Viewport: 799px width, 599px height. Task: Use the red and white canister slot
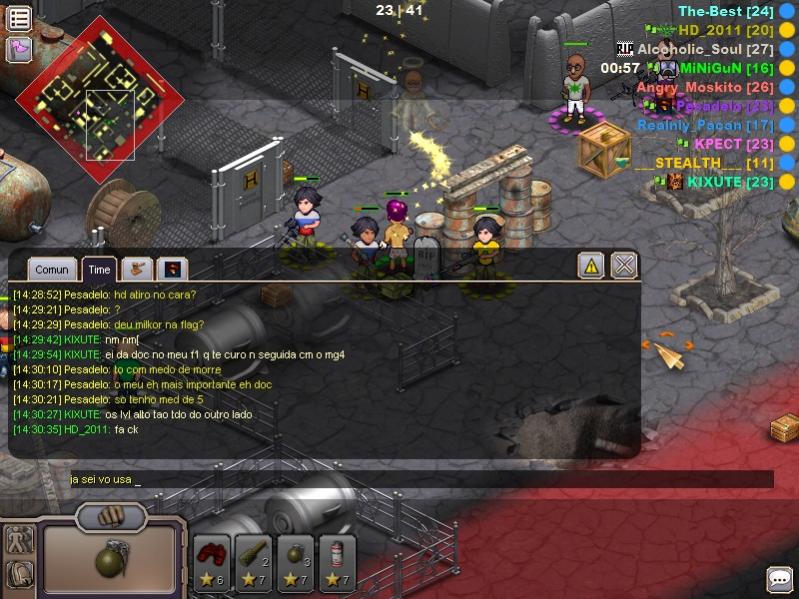coord(337,562)
